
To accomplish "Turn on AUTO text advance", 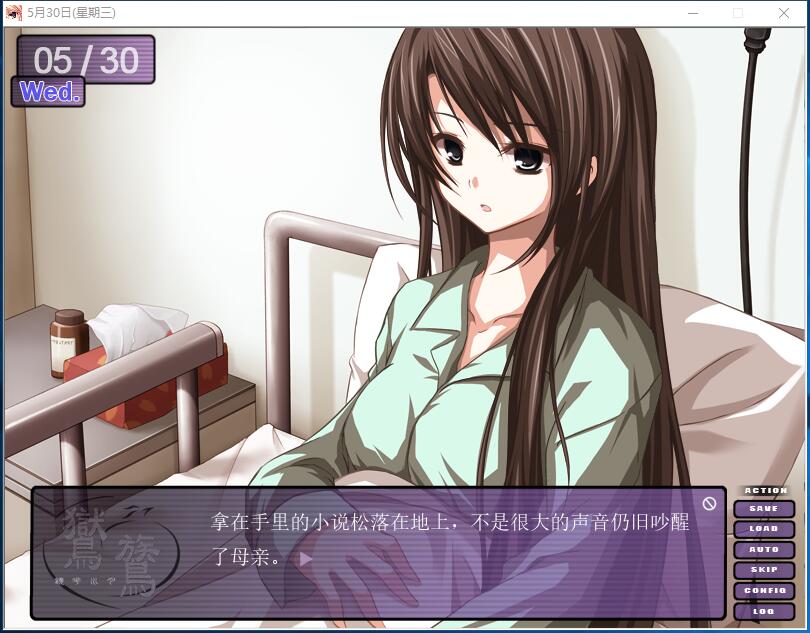I will coord(764,550).
